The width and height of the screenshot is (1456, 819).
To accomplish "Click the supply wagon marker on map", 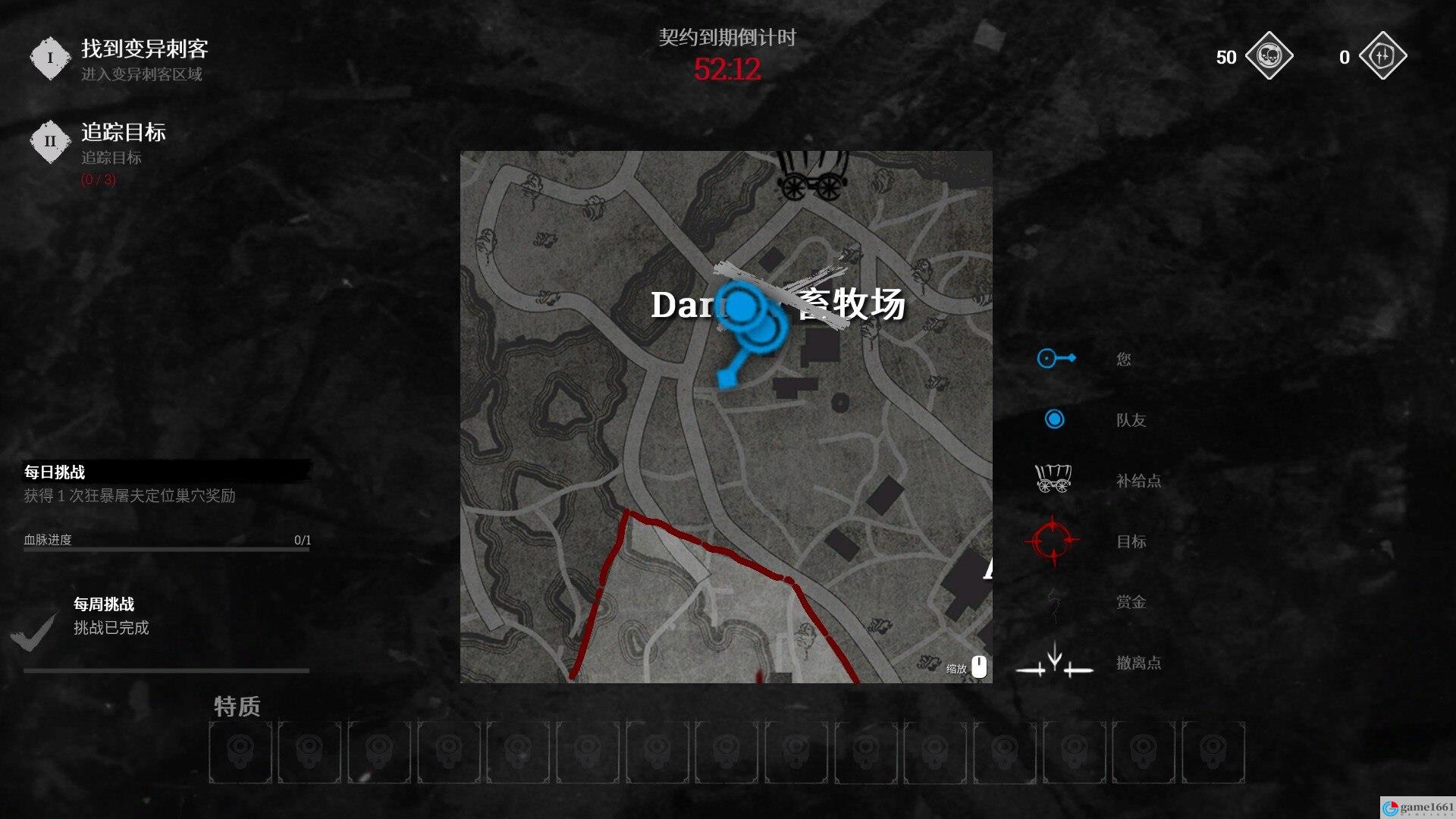I will pyautogui.click(x=811, y=177).
